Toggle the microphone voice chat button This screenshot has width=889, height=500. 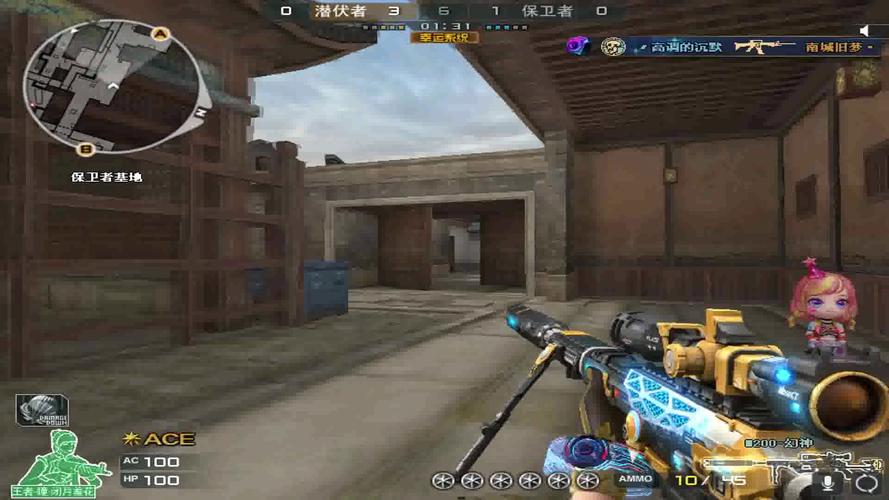(x=828, y=482)
